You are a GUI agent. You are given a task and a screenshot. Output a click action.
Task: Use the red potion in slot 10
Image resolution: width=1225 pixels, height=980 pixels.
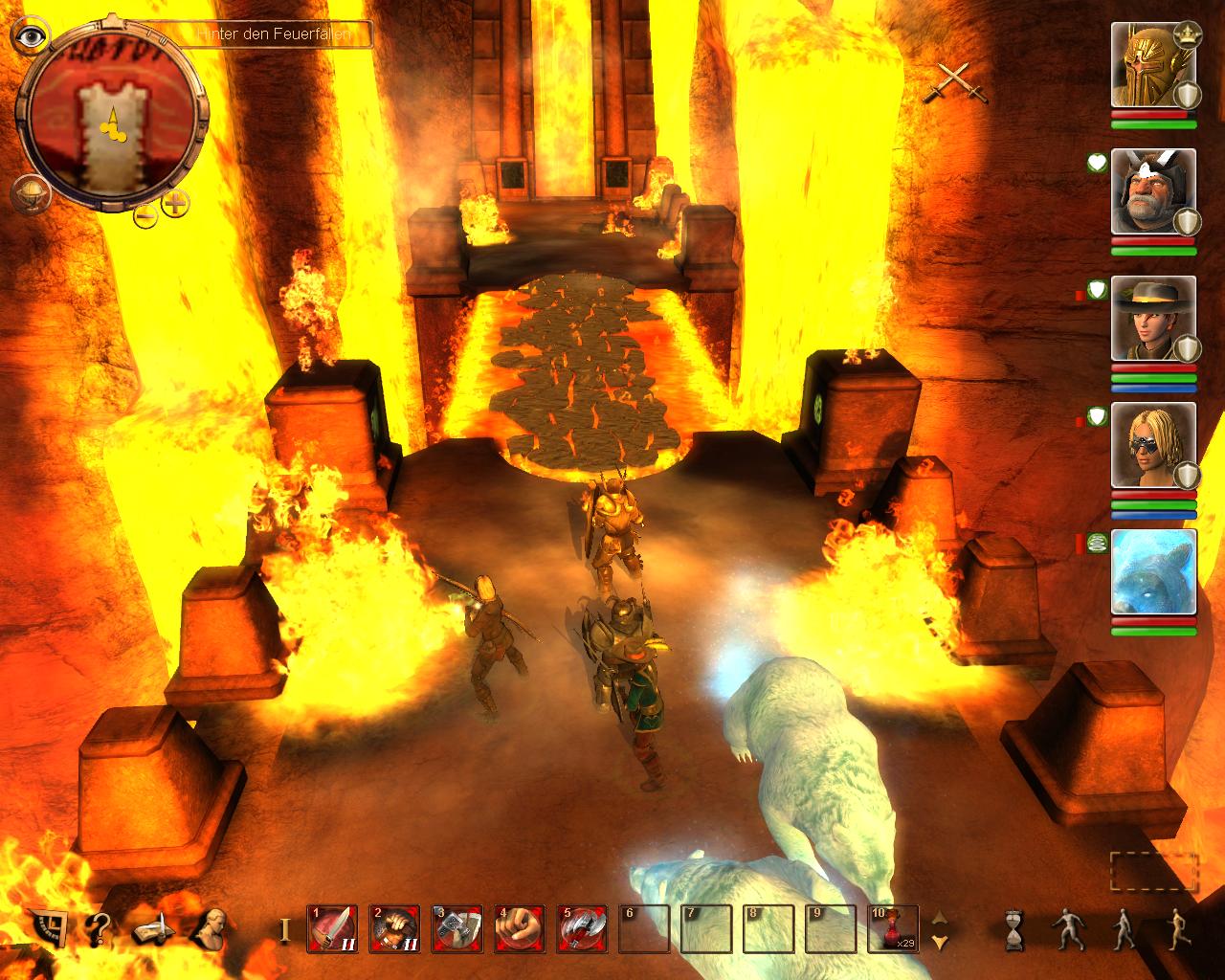click(x=893, y=928)
